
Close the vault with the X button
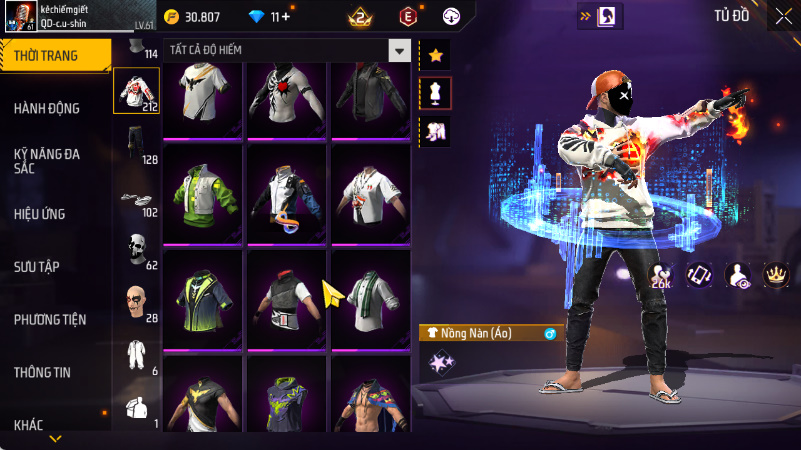782,15
